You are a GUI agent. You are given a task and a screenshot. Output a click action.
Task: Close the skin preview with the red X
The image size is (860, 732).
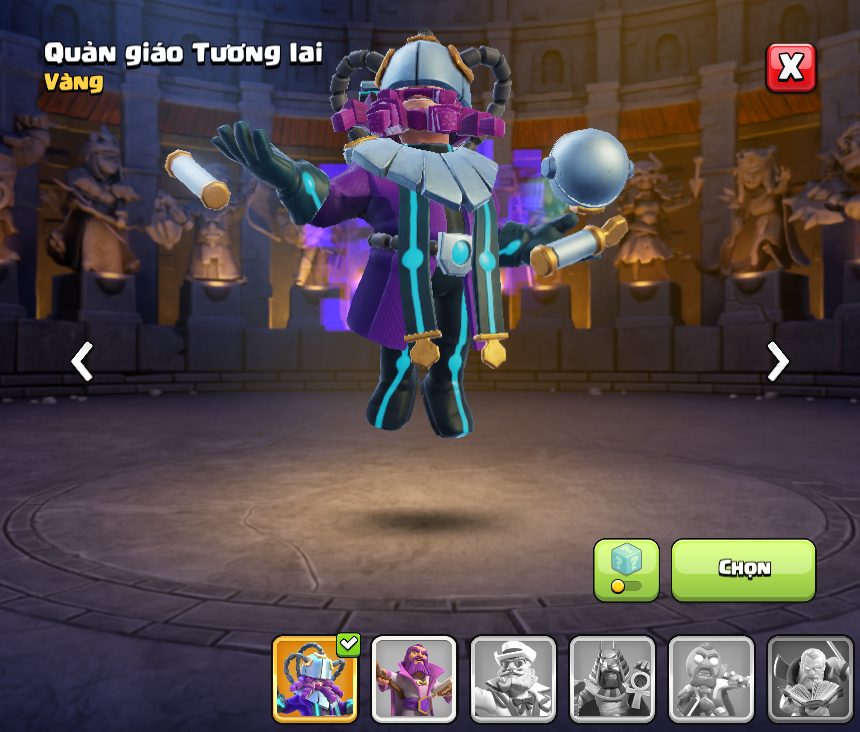pyautogui.click(x=790, y=68)
